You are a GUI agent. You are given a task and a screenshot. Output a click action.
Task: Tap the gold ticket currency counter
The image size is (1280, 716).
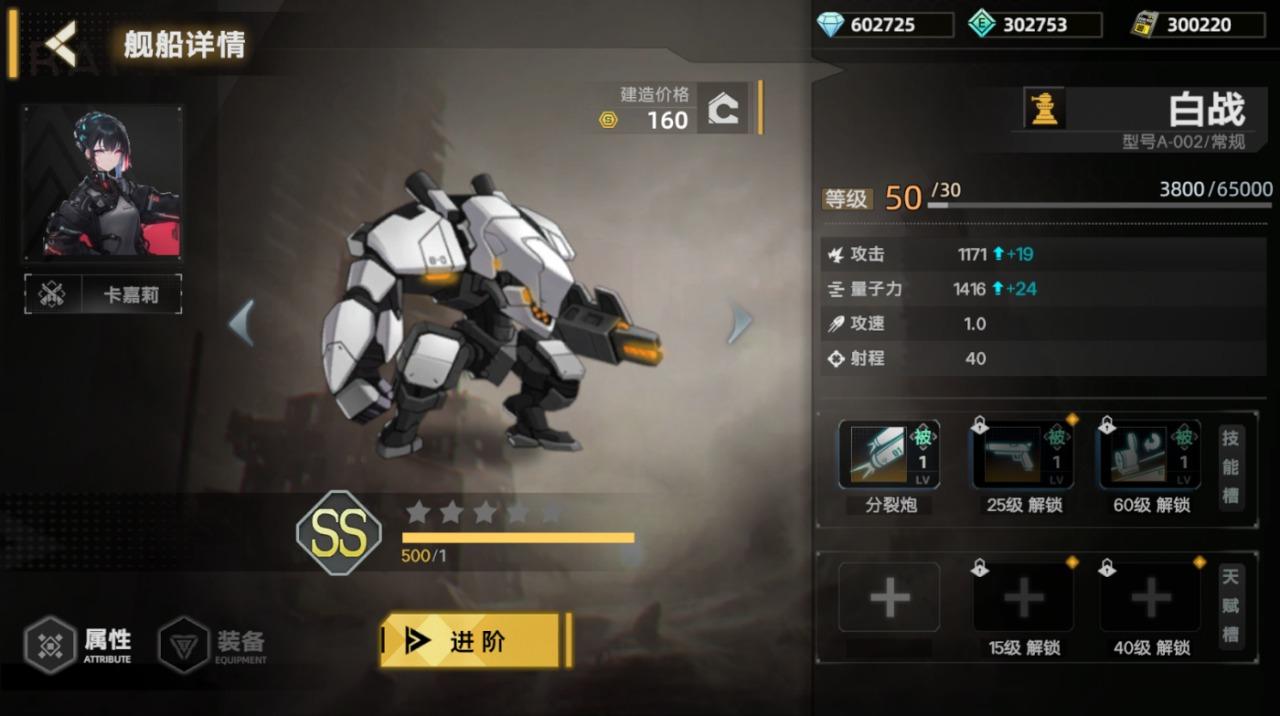click(x=1198, y=25)
